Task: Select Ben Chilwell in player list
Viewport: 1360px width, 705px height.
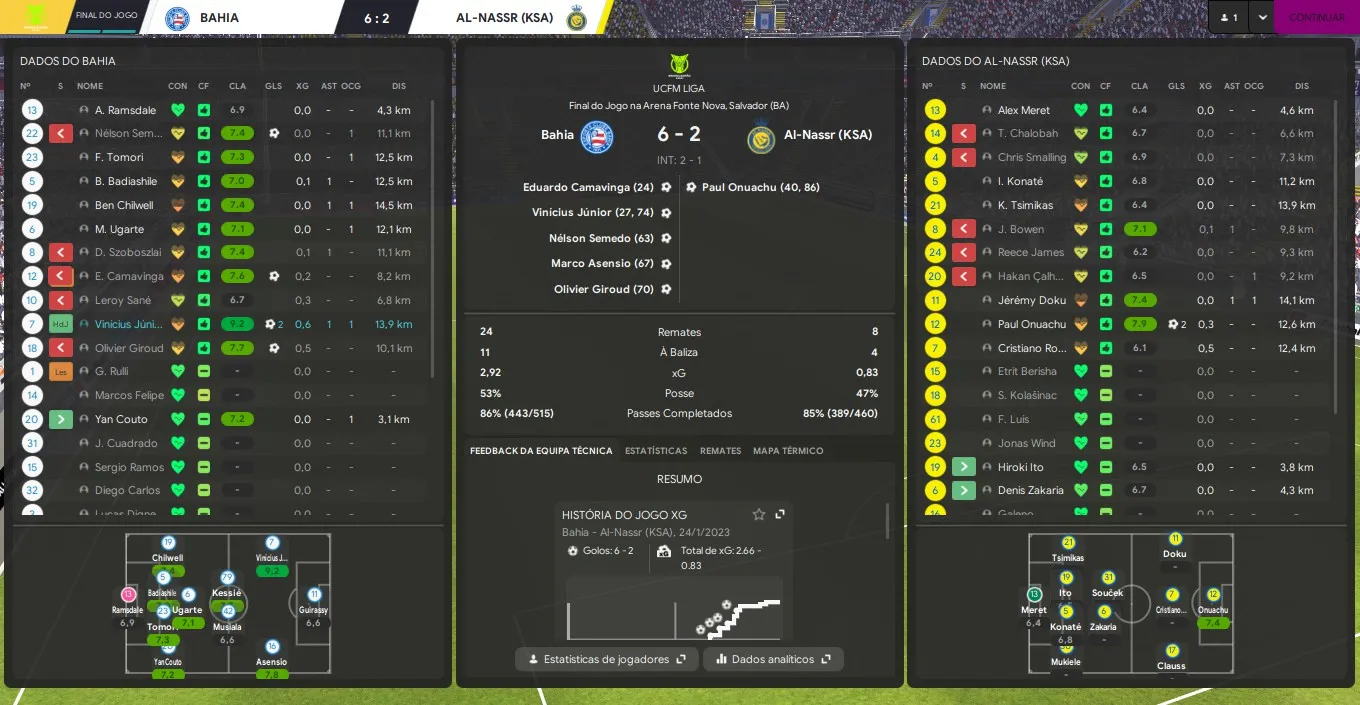Action: tap(124, 205)
